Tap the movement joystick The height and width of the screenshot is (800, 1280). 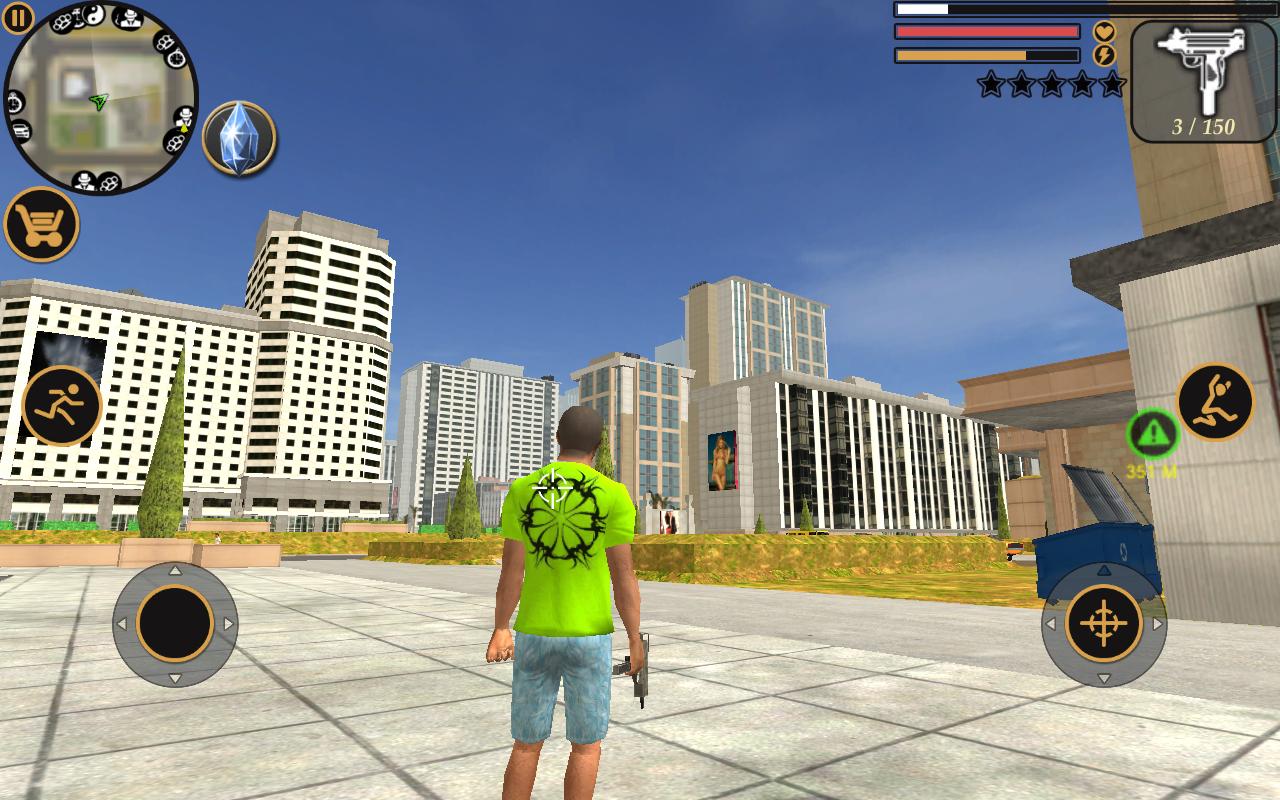[175, 623]
